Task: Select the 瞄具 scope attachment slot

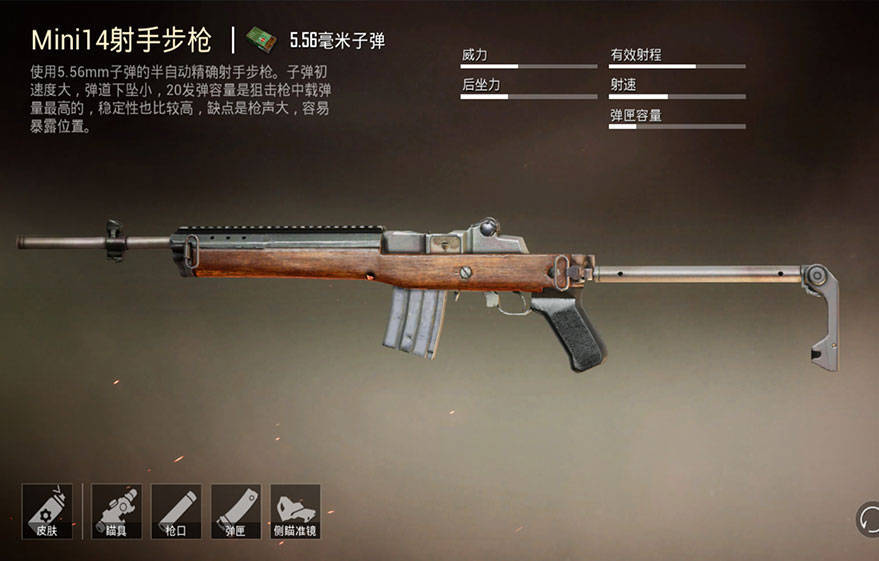Action: click(x=116, y=511)
